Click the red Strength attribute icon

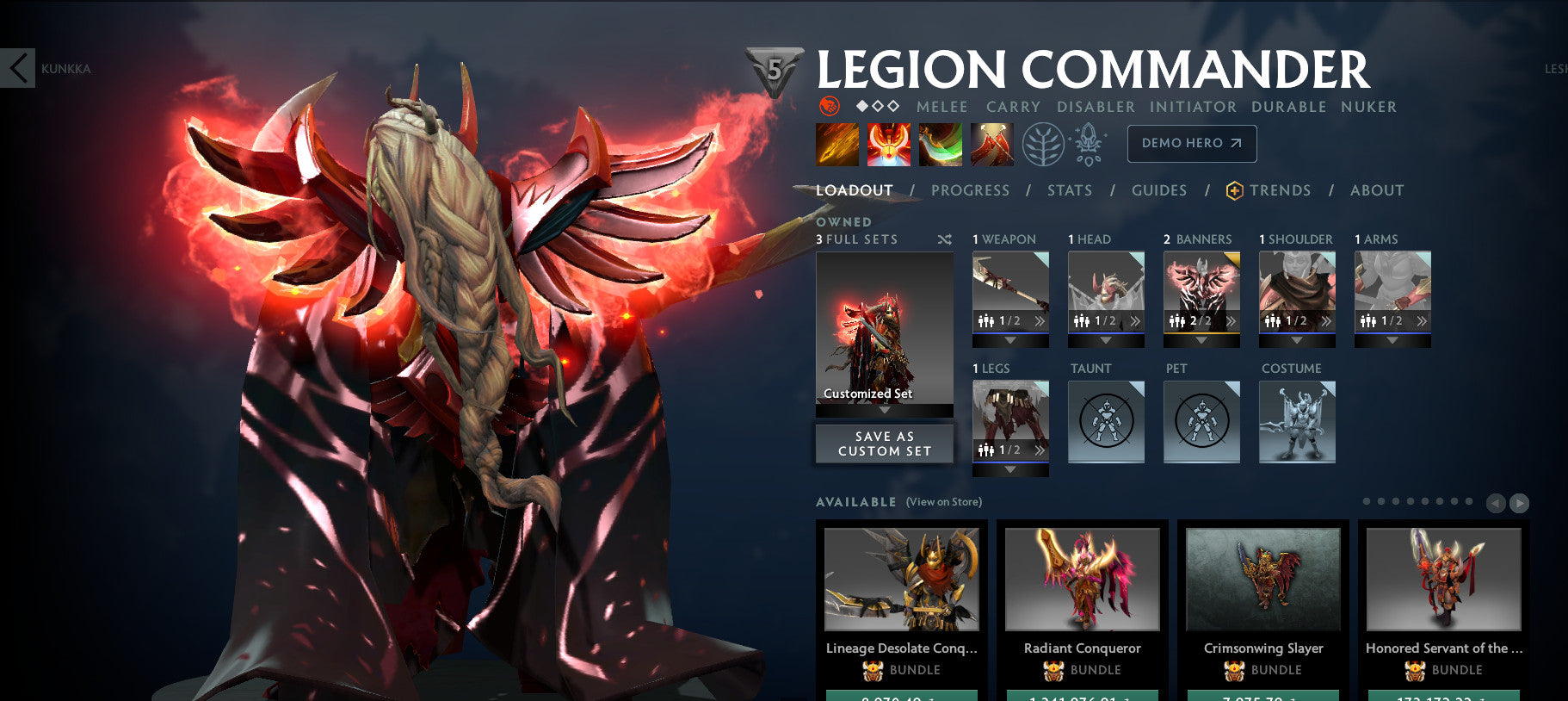tap(830, 107)
